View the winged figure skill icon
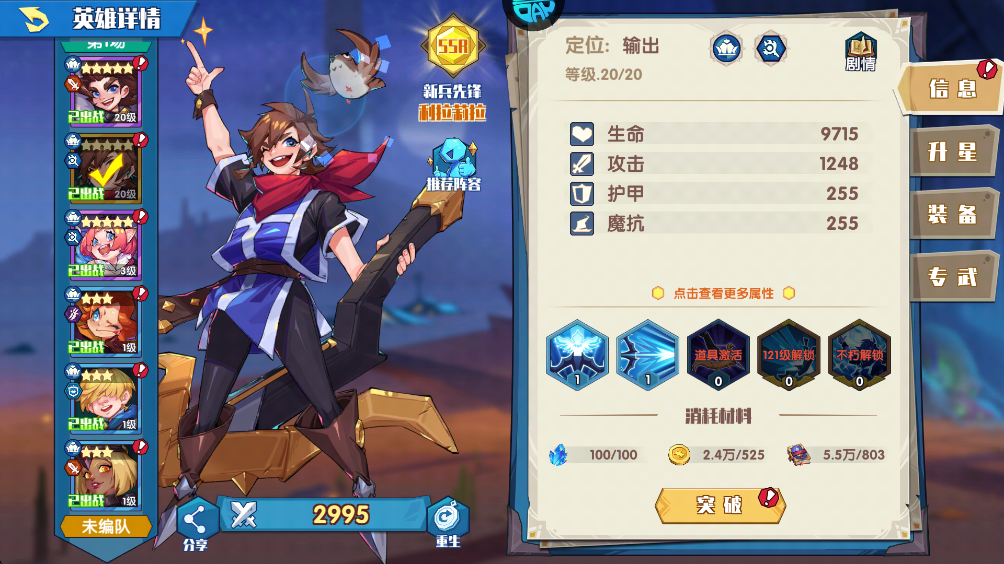 click(577, 355)
